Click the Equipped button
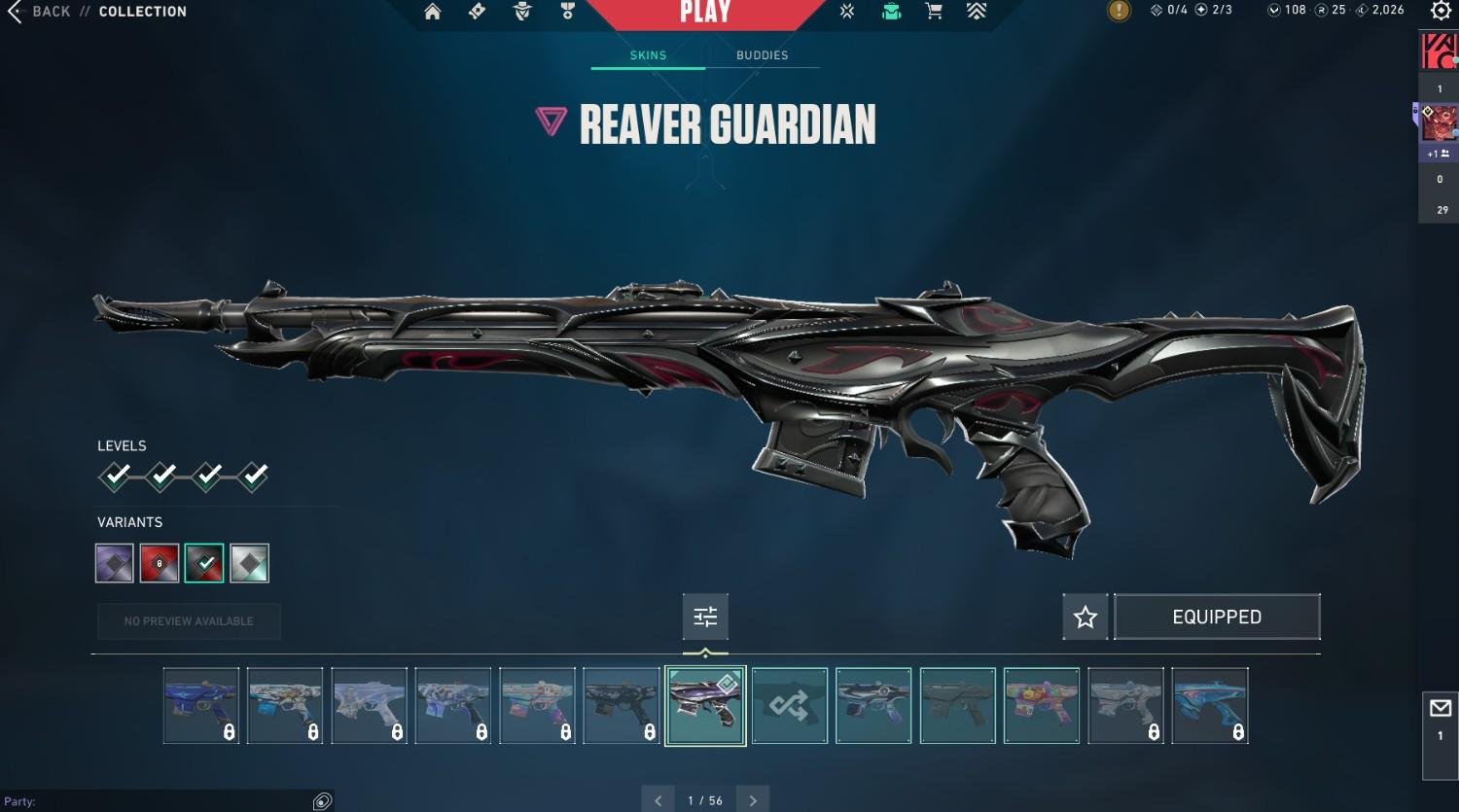Viewport: 1459px width, 812px height. coord(1216,617)
